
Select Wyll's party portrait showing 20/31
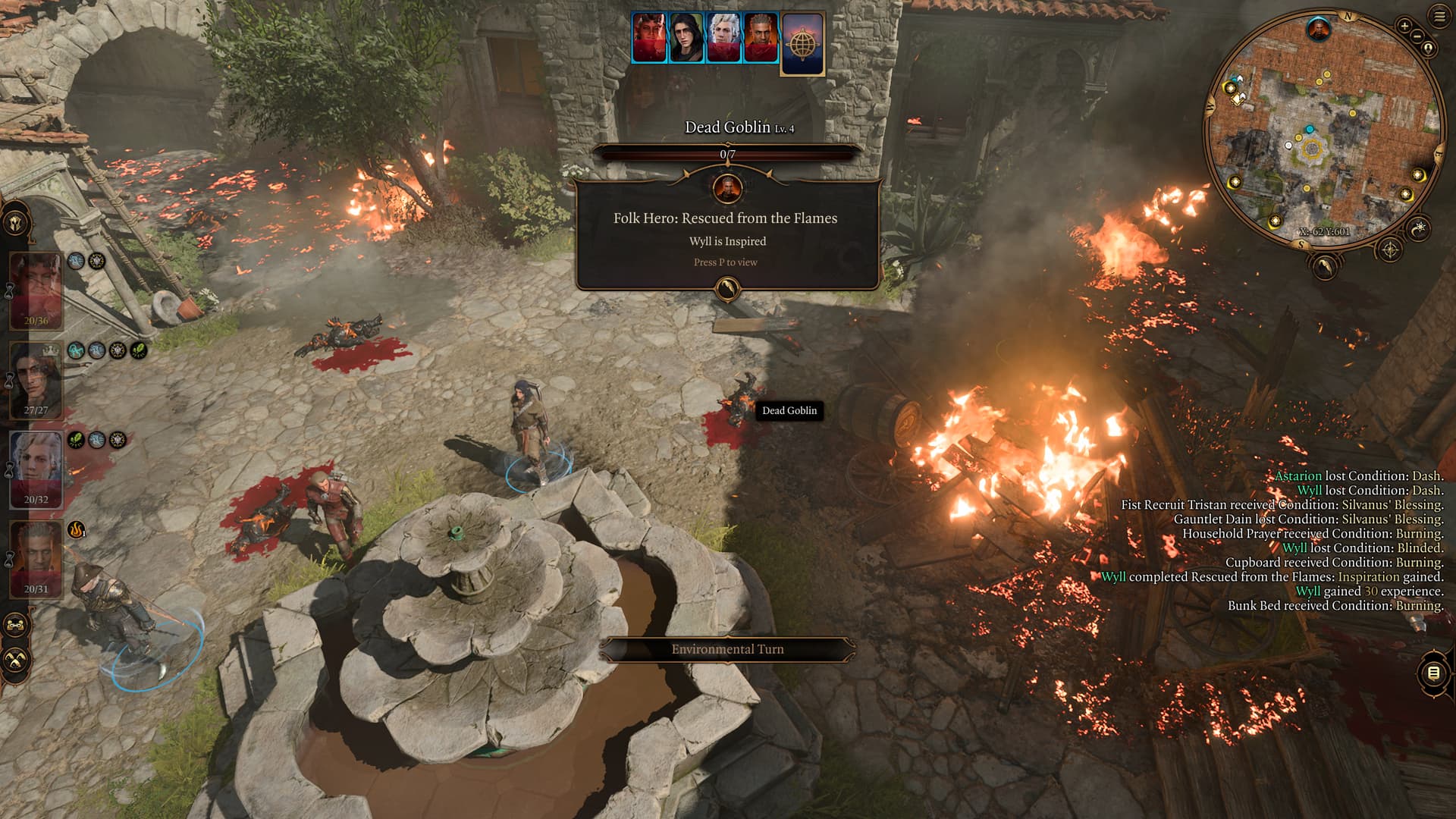point(36,558)
